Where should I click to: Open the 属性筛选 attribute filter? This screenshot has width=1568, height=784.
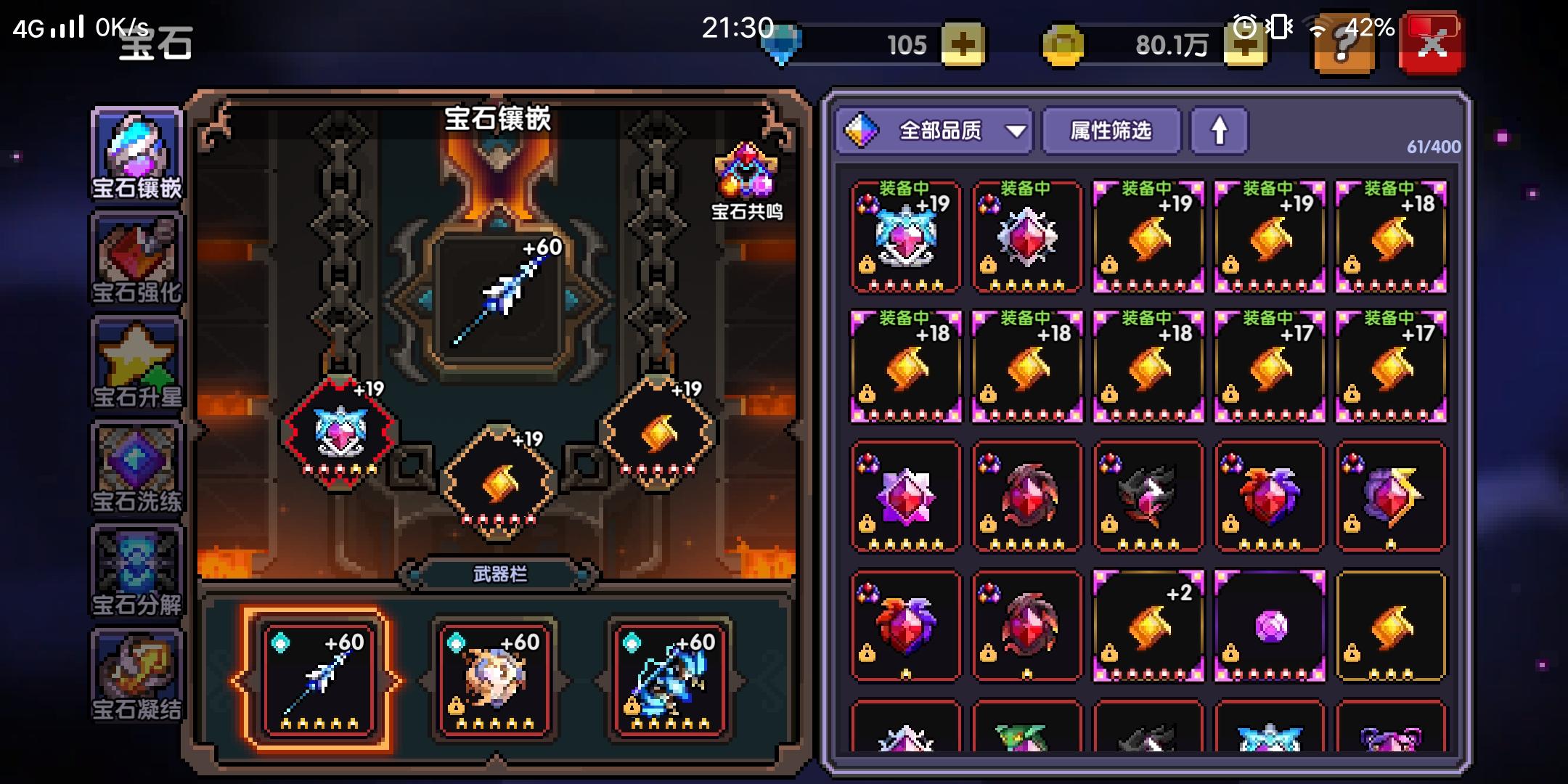1111,131
